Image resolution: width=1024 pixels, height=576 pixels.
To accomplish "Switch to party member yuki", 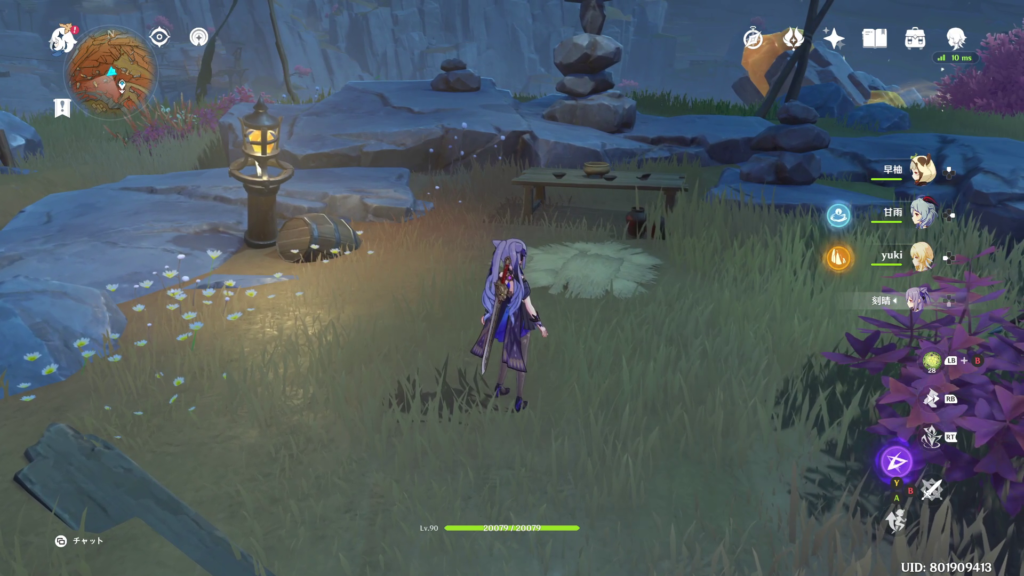I will [x=920, y=256].
